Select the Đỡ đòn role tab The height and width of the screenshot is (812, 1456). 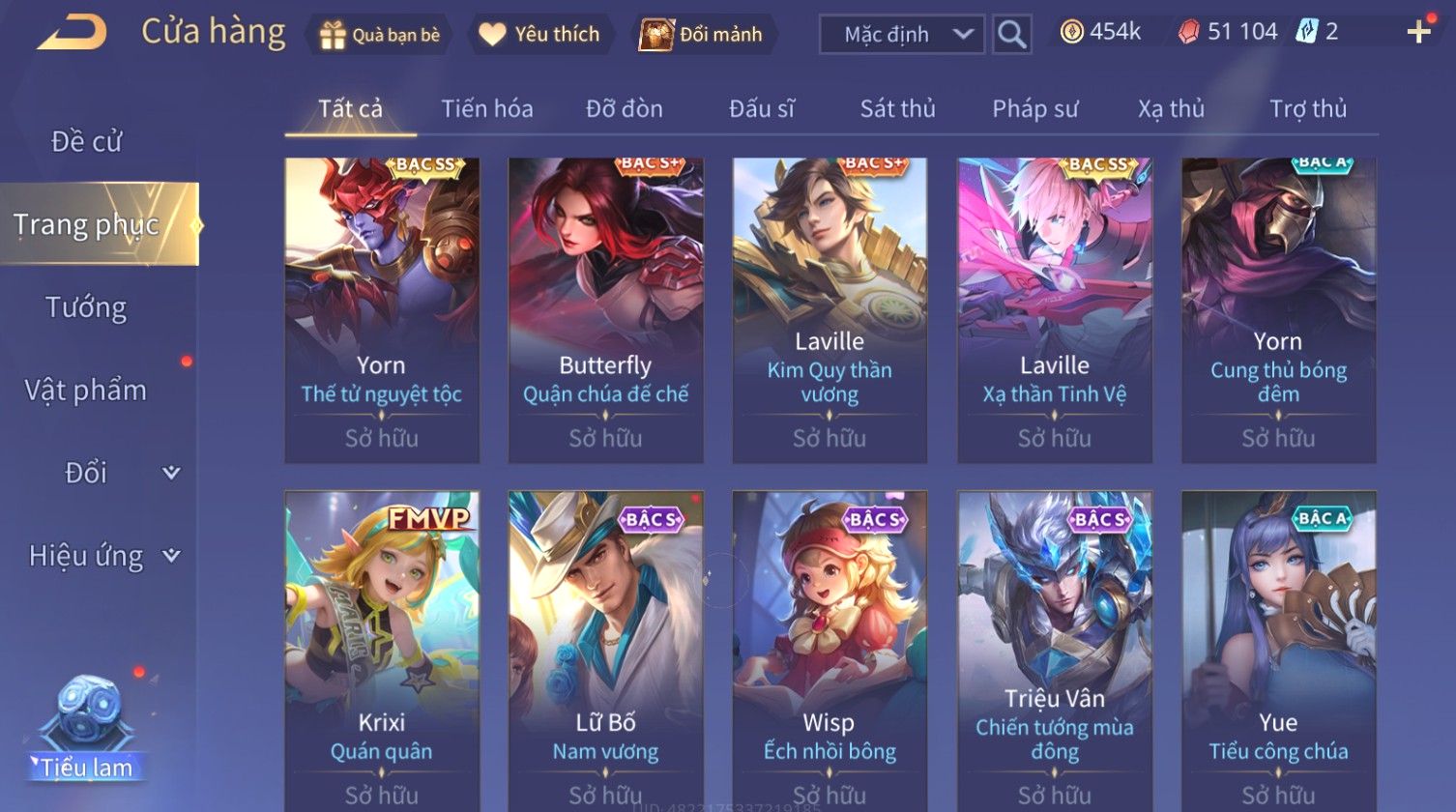click(x=625, y=109)
